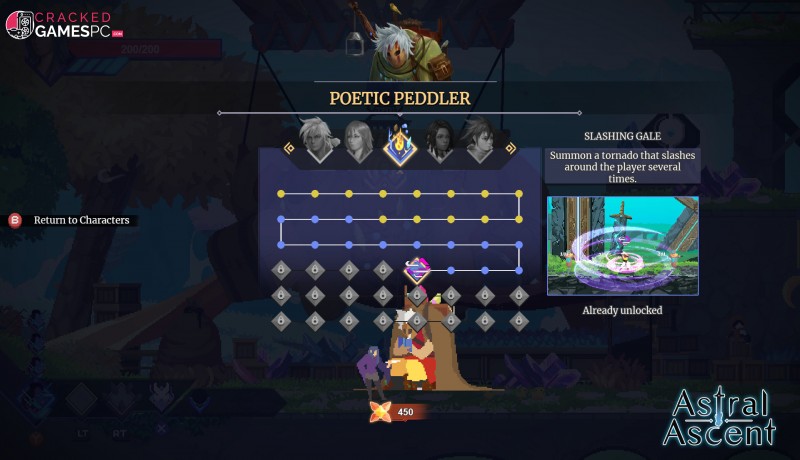The width and height of the screenshot is (800, 460).
Task: Switch to the long-haired woman portrait
Action: pyautogui.click(x=358, y=141)
